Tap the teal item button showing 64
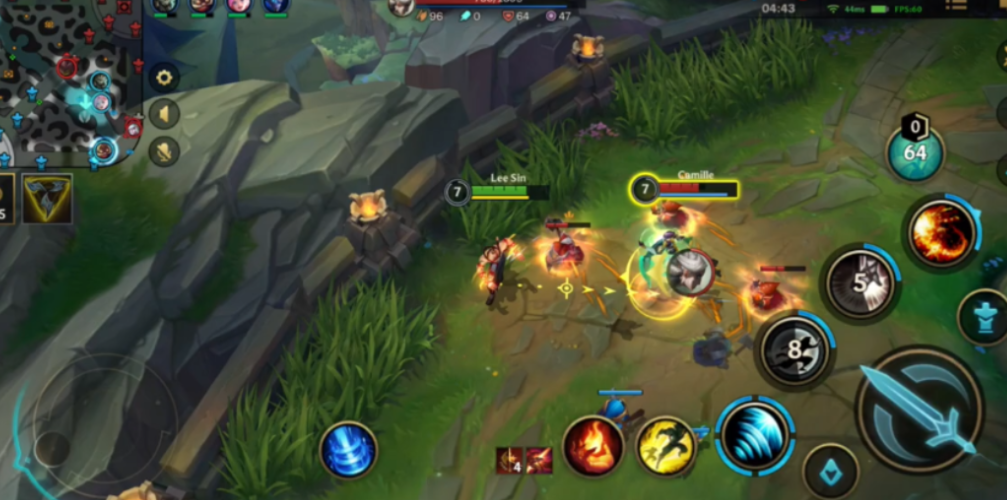This screenshot has height=500, width=1007. click(x=915, y=153)
